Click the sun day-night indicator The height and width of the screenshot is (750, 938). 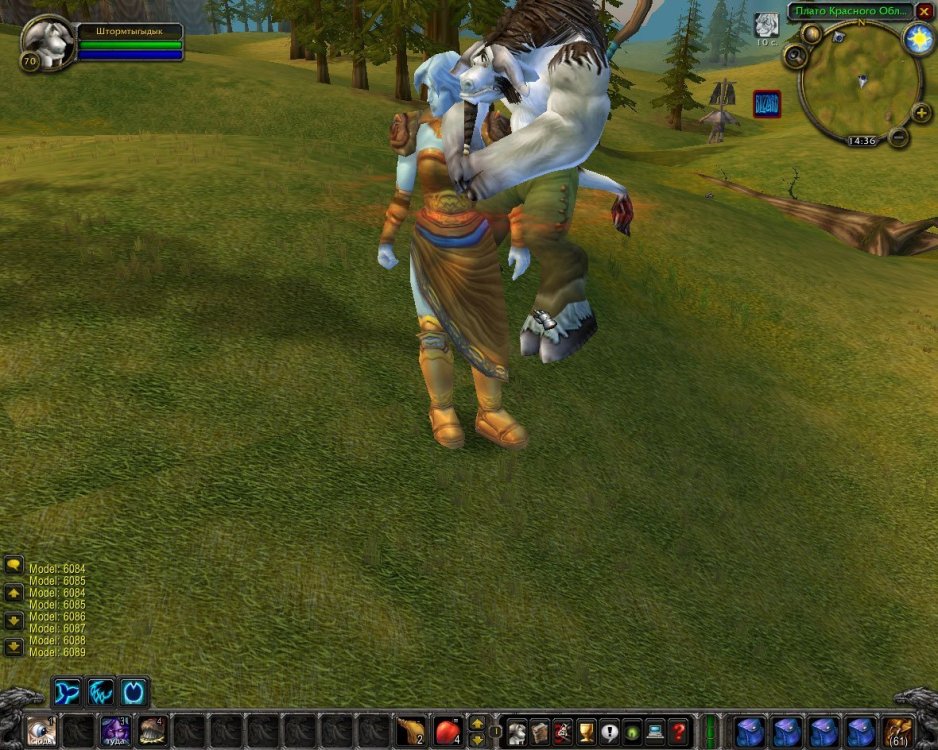pos(917,39)
